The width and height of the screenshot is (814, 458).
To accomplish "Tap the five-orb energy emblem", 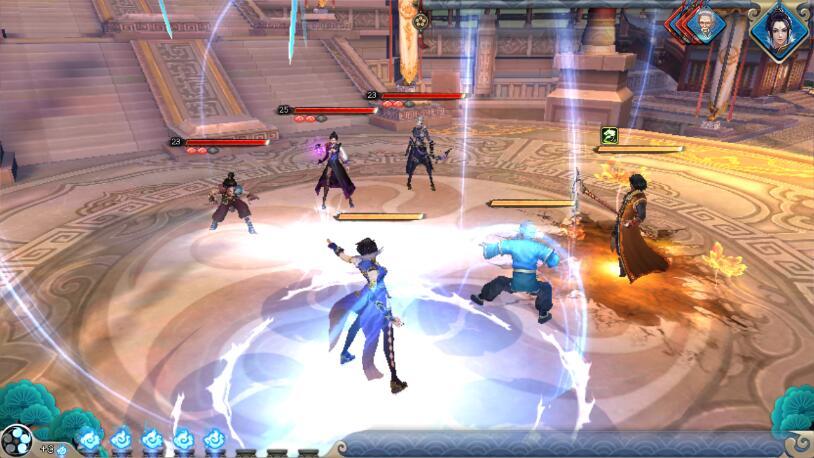I will click(x=16, y=440).
